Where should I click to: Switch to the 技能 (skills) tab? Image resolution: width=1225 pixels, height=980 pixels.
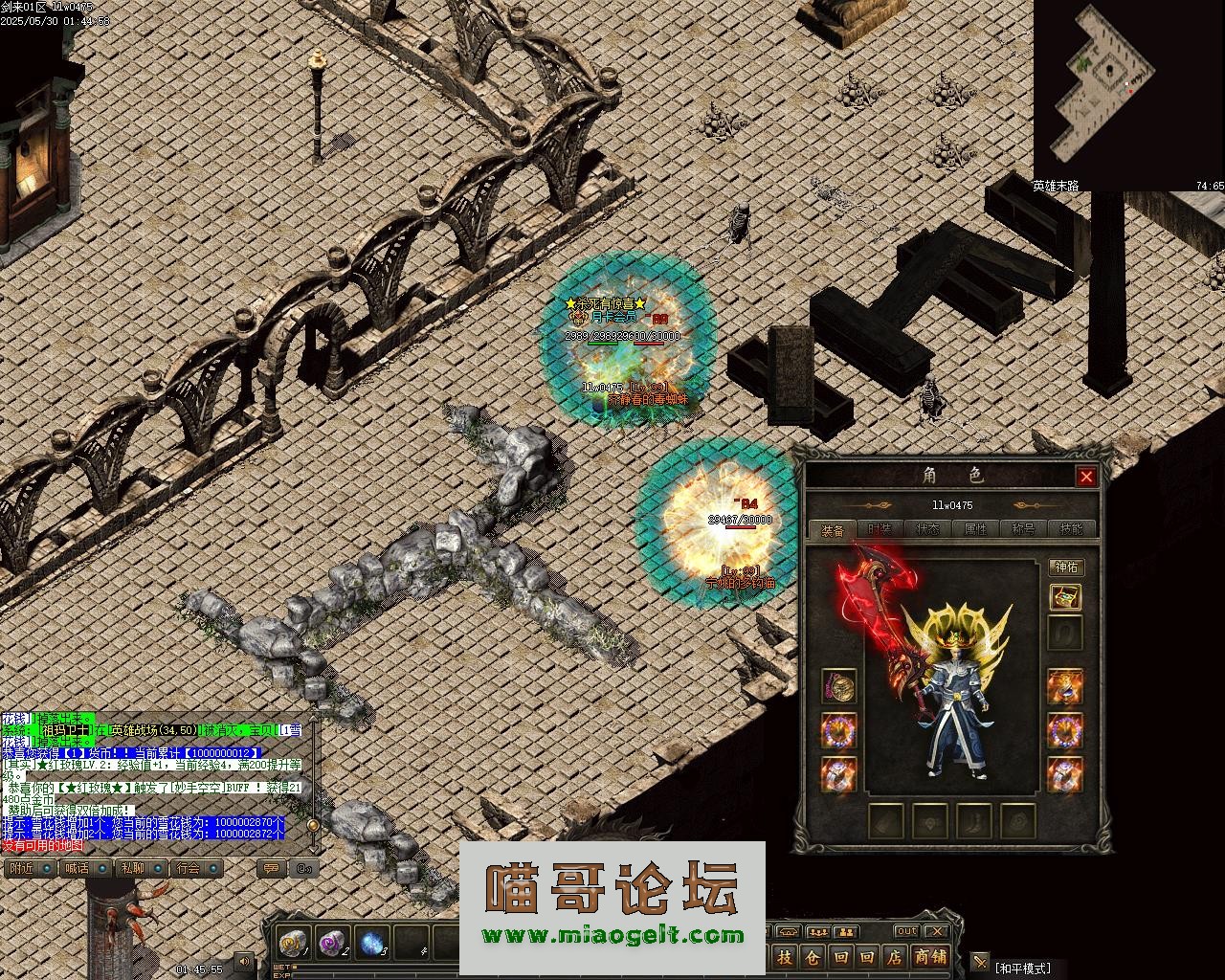1071,529
